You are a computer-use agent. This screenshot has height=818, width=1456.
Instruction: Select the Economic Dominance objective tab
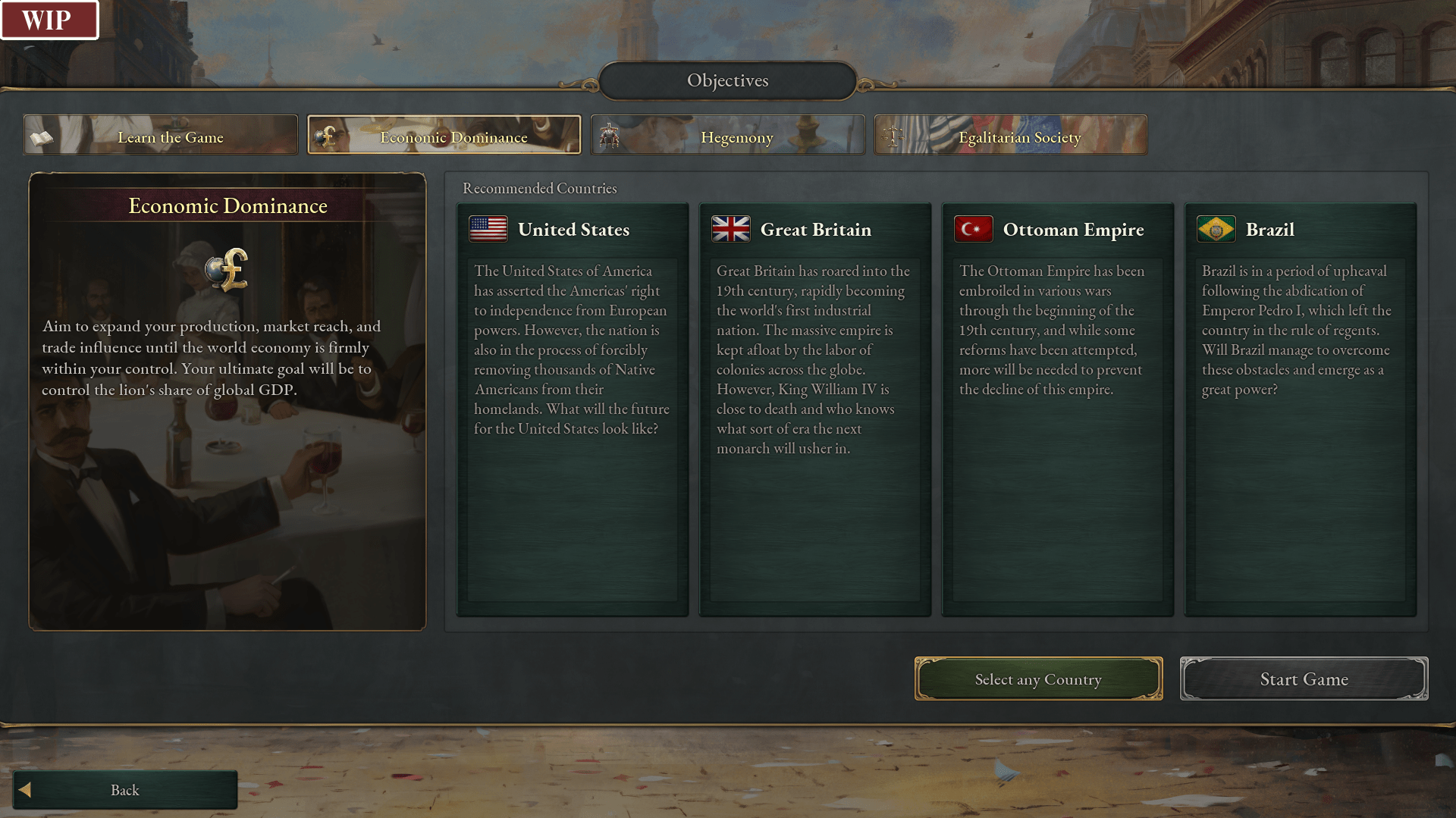click(444, 136)
